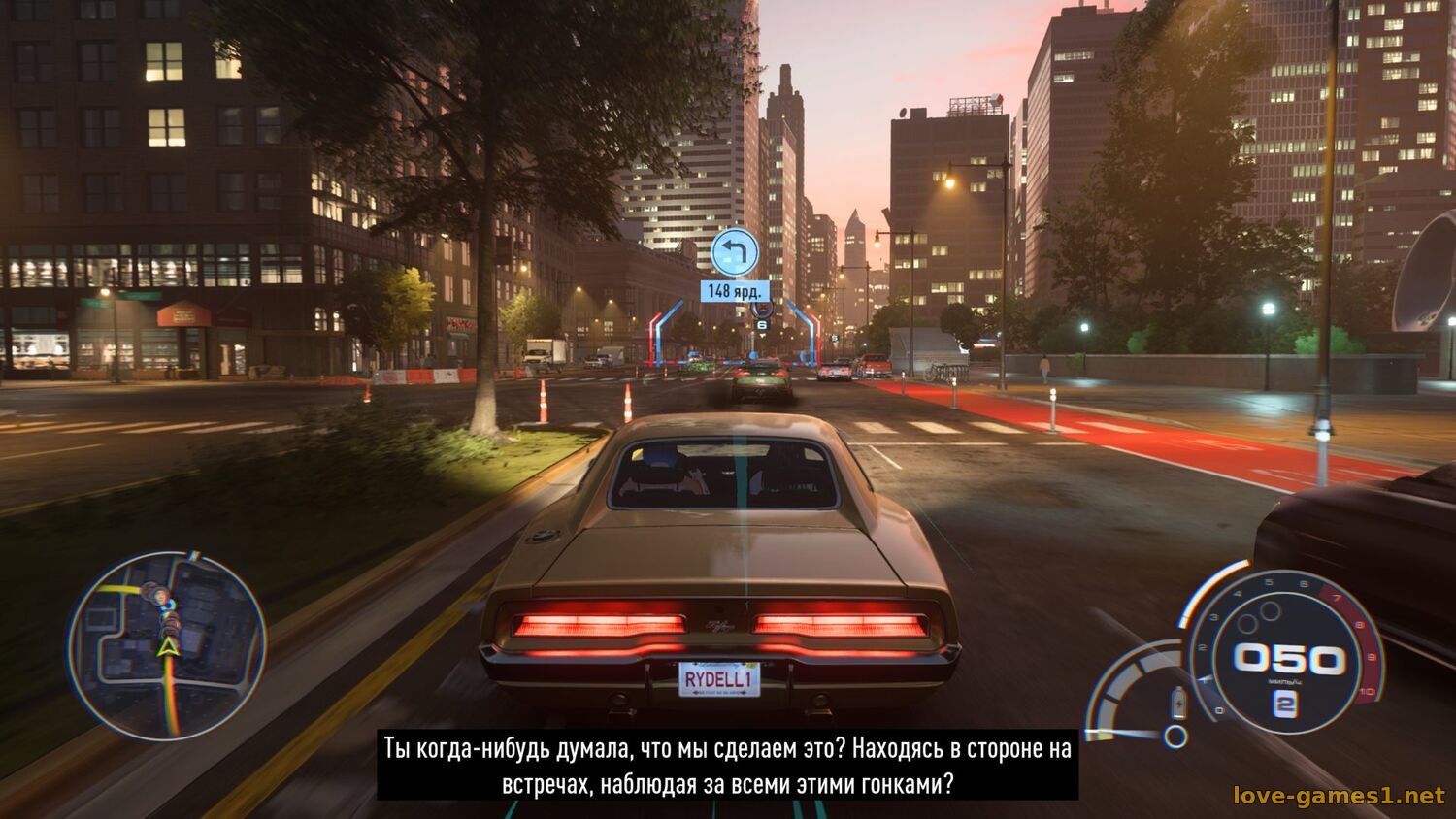
Task: Open the love-games1.net watermark link
Action: [x=1339, y=796]
